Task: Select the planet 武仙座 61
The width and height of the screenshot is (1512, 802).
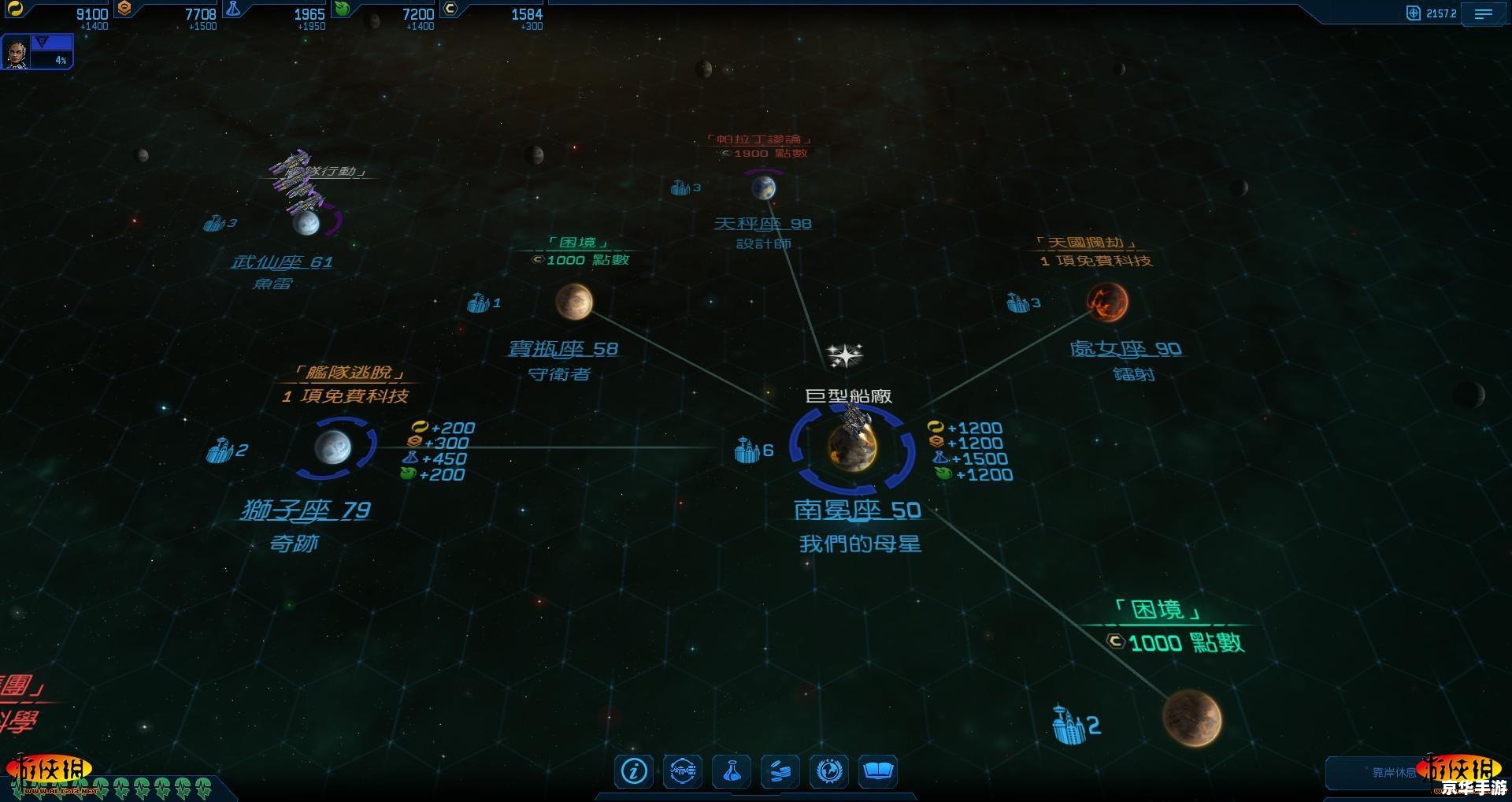Action: point(306,223)
